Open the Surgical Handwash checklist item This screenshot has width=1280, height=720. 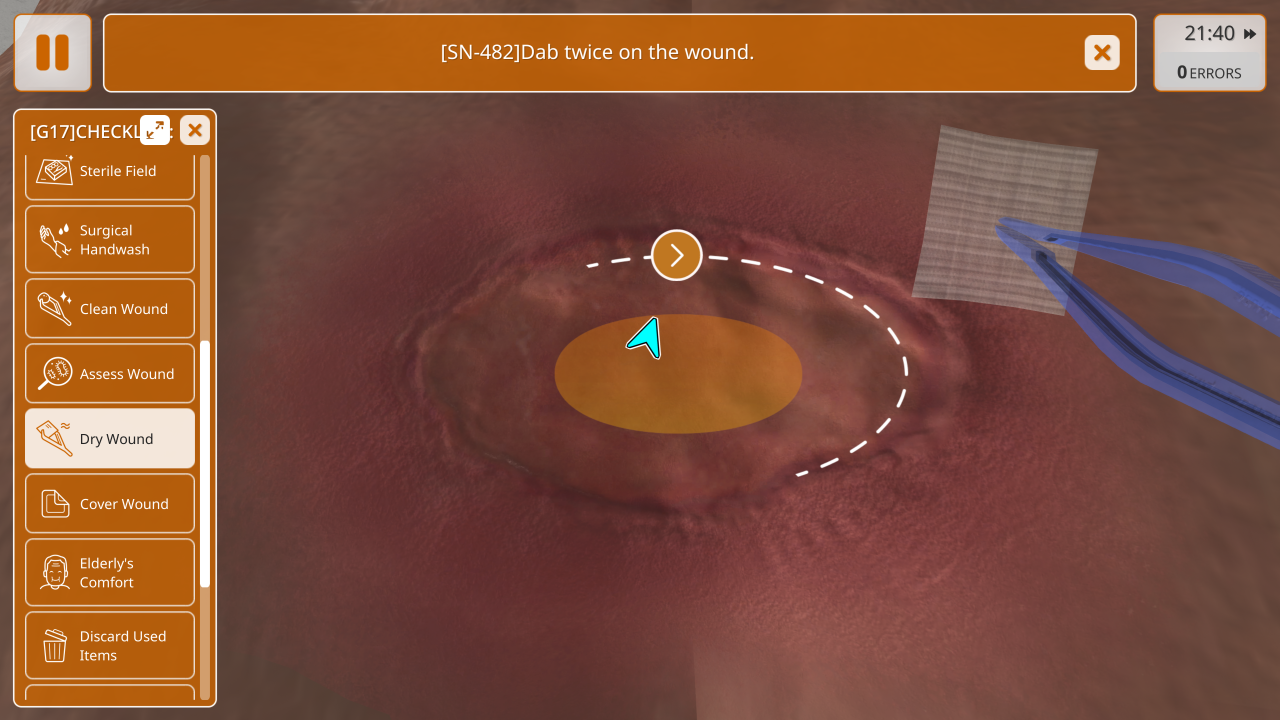[x=110, y=240]
